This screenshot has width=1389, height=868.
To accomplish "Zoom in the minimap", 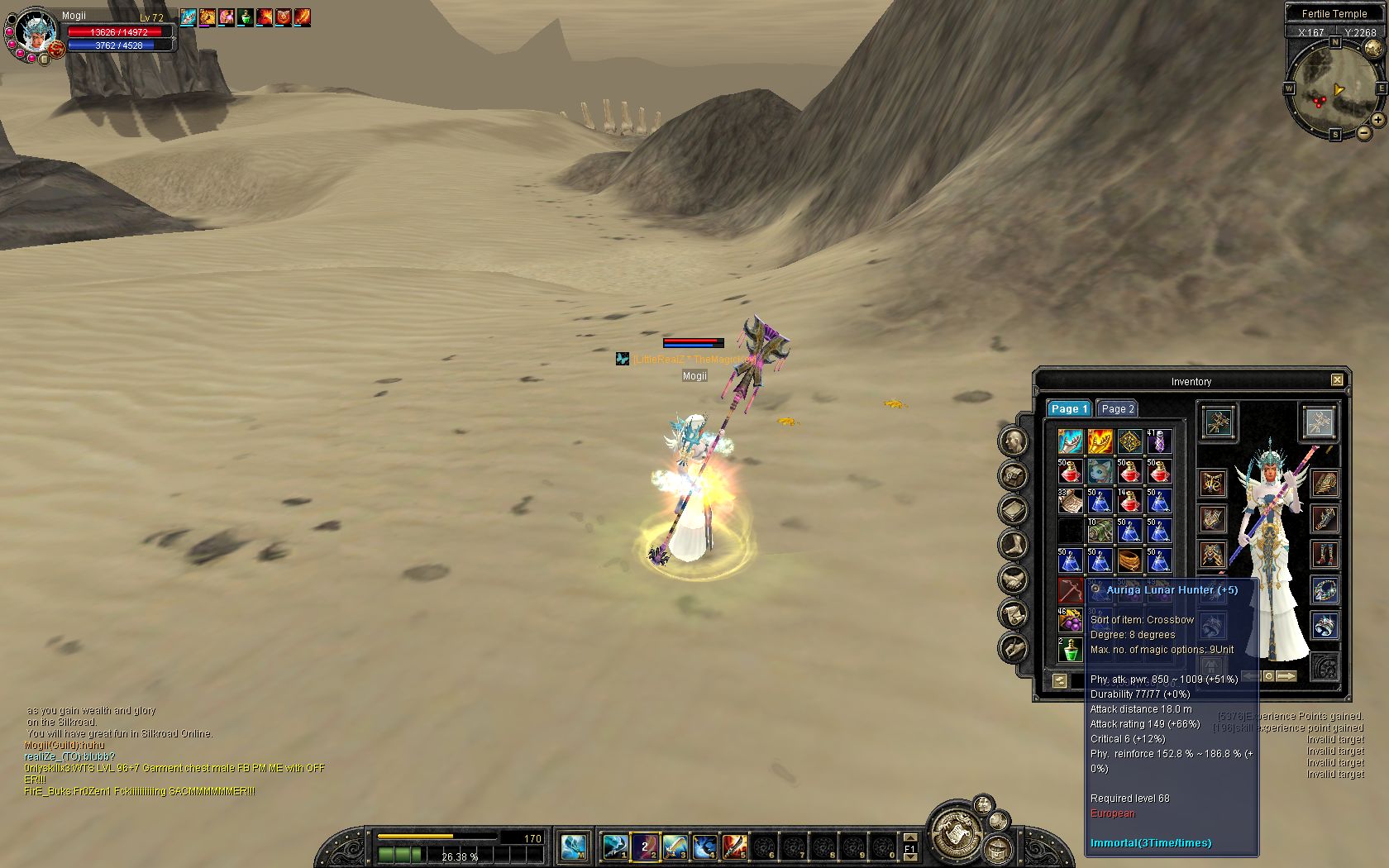I will 1379,120.
